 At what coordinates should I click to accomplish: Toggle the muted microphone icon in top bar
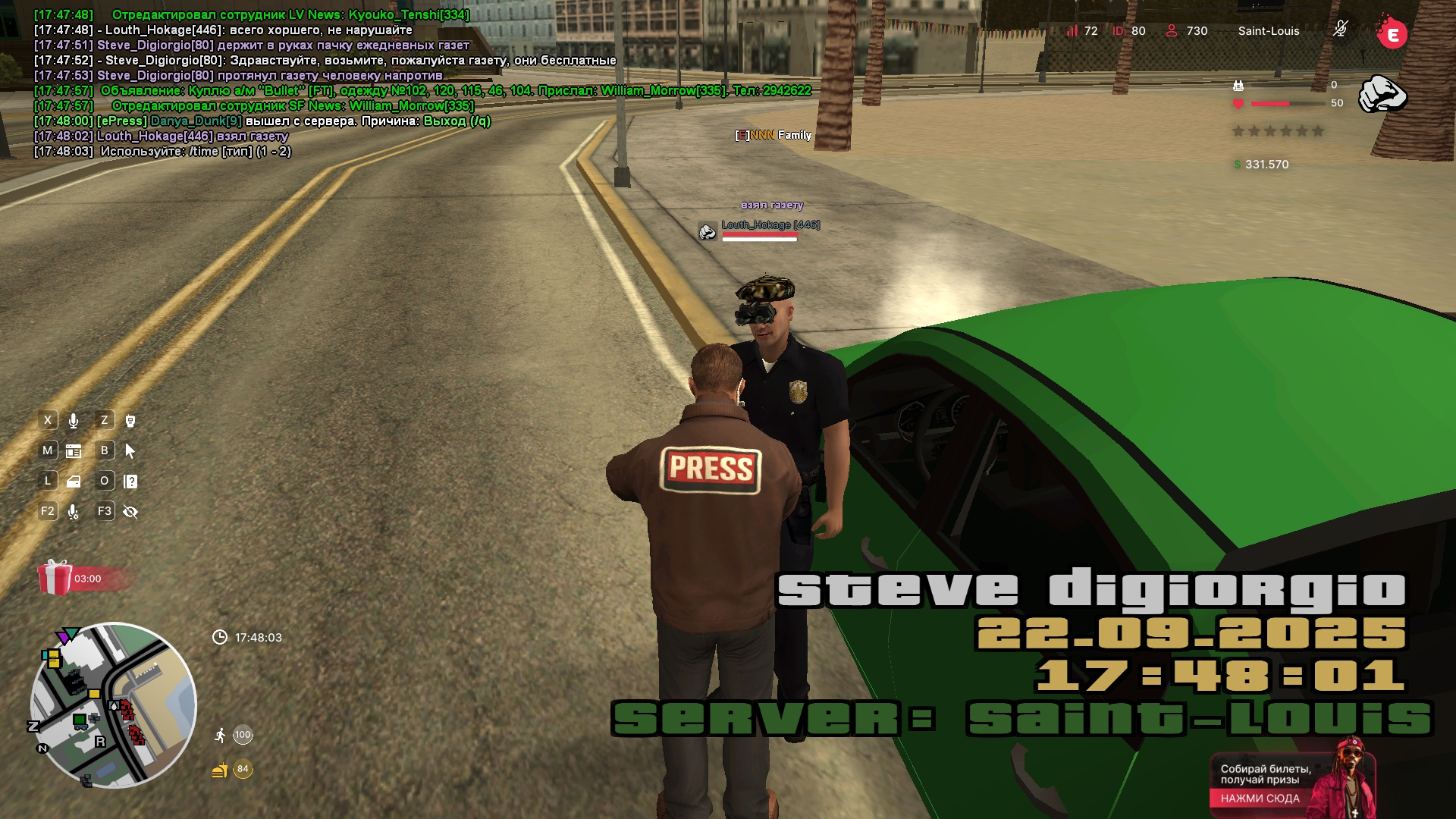[x=1340, y=30]
